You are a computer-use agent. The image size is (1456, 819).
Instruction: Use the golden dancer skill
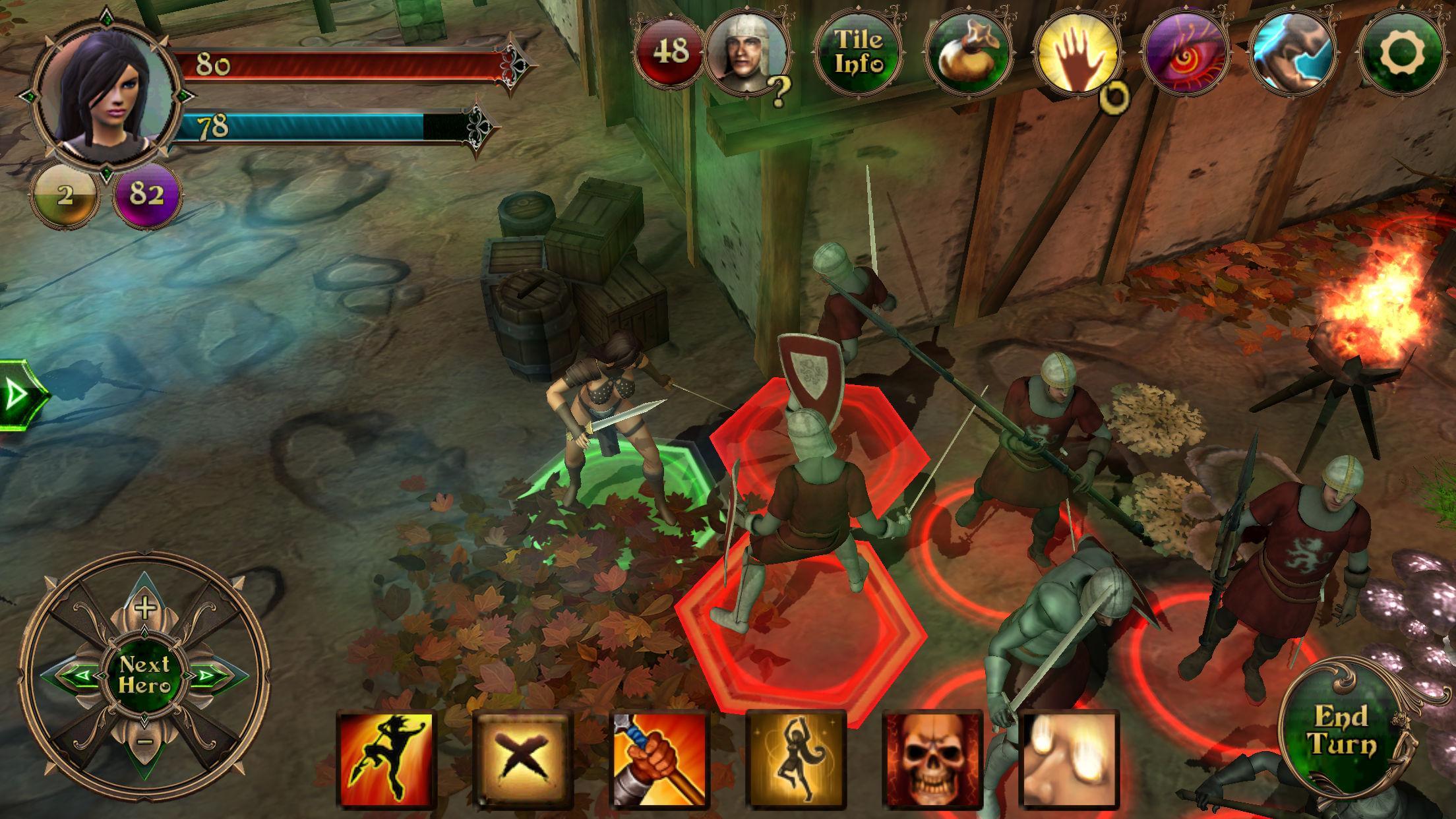coord(796,758)
